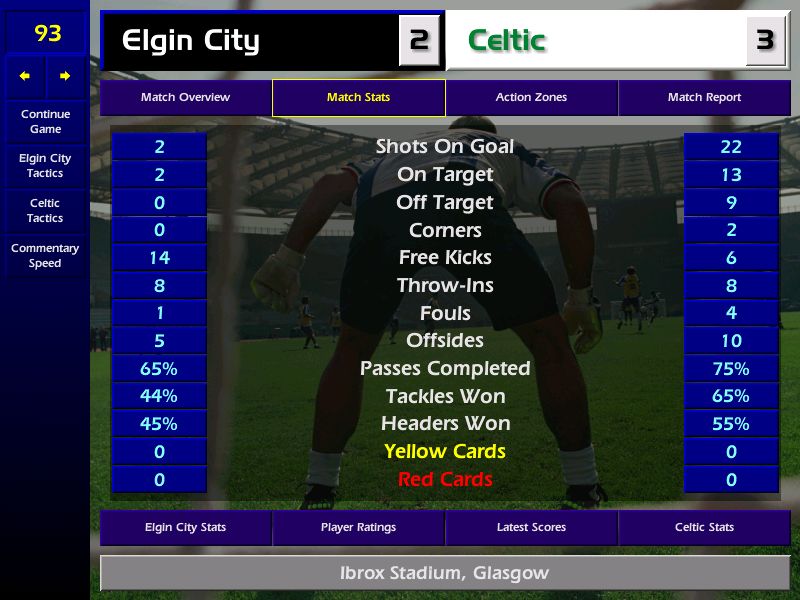Click the right yellow arrow button
800x600 pixels.
[x=65, y=76]
